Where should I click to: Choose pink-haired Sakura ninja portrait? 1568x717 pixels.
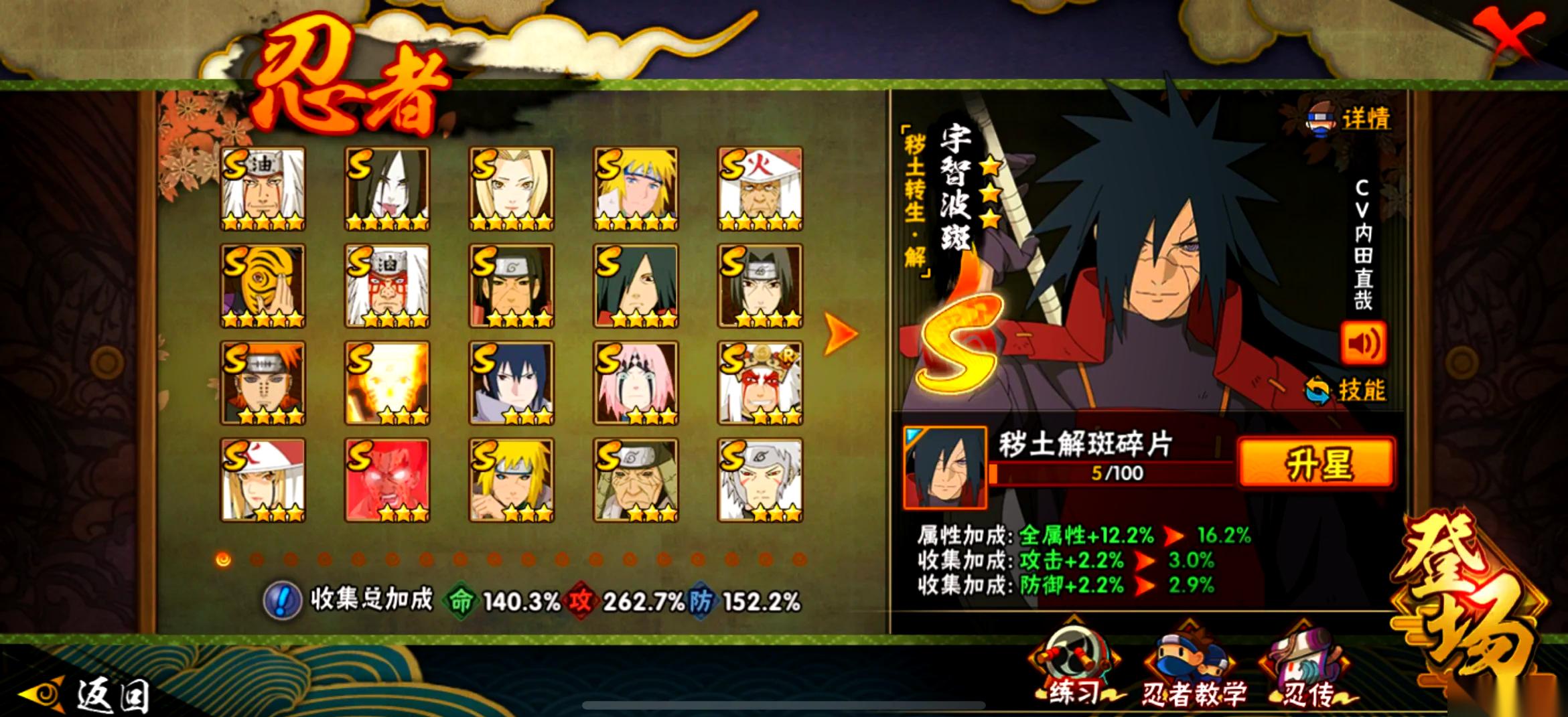click(x=636, y=383)
